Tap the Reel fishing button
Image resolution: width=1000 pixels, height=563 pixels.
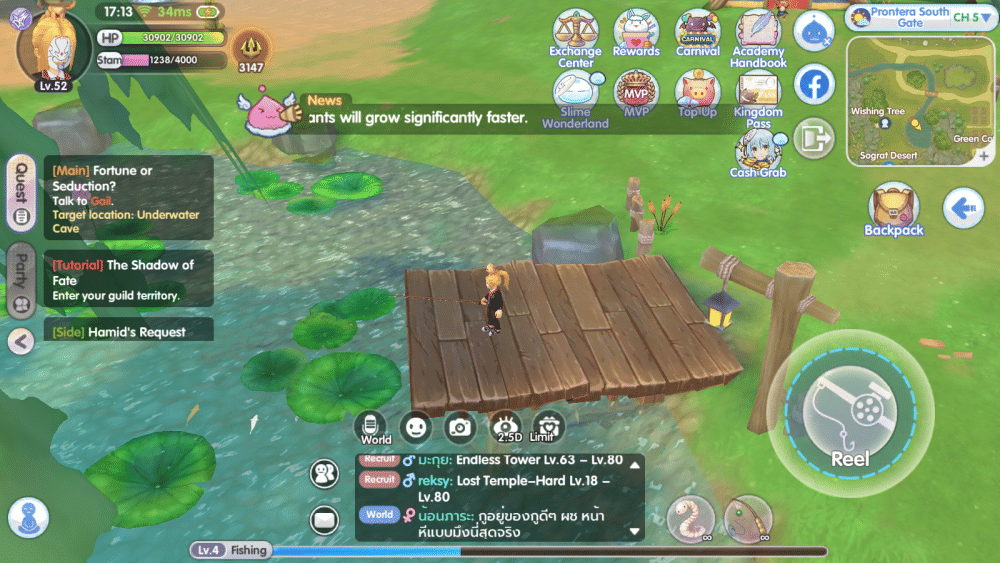coord(850,414)
